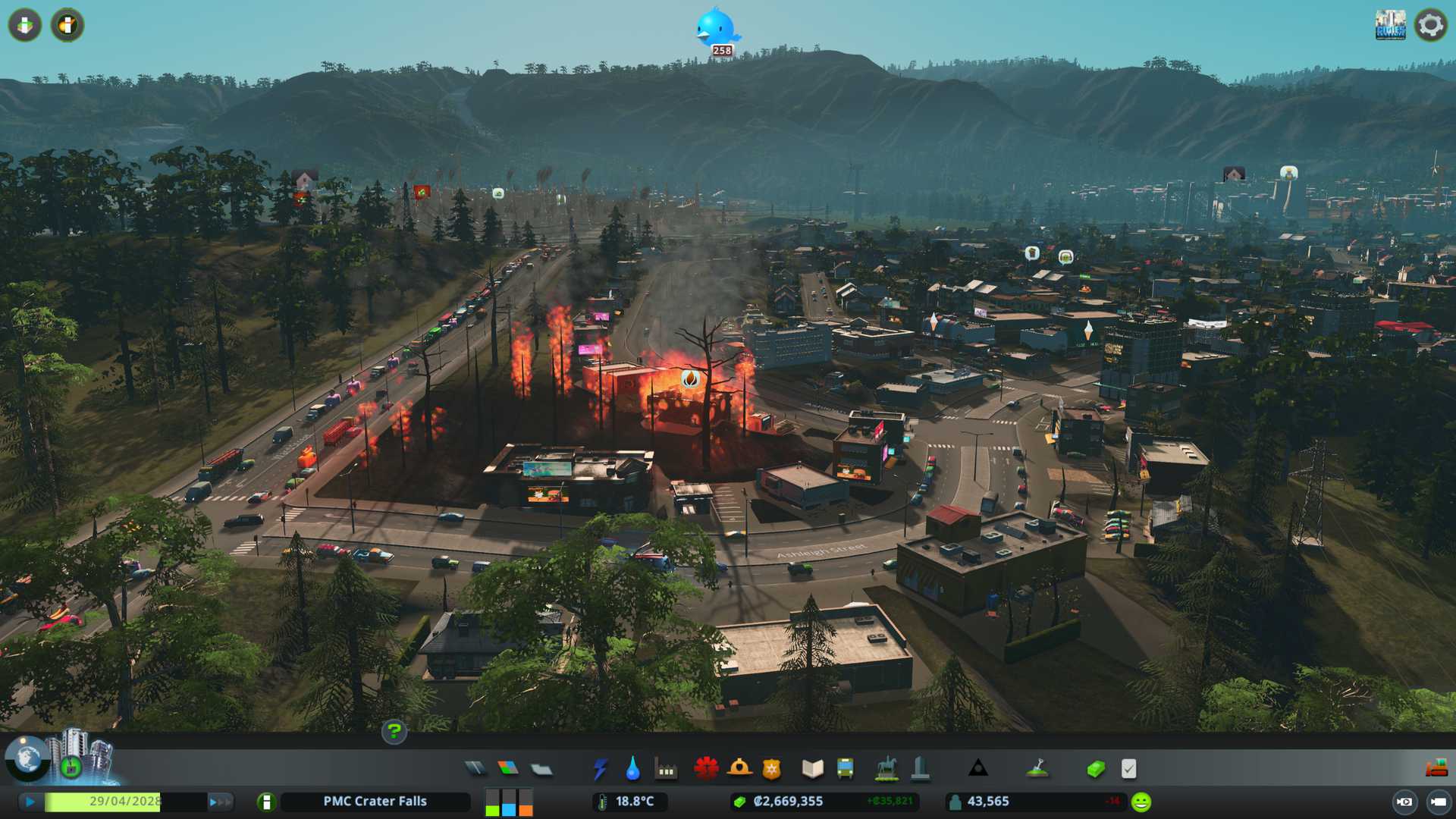The image size is (1456, 819).
Task: Open the Police badge menu
Action: point(772,769)
